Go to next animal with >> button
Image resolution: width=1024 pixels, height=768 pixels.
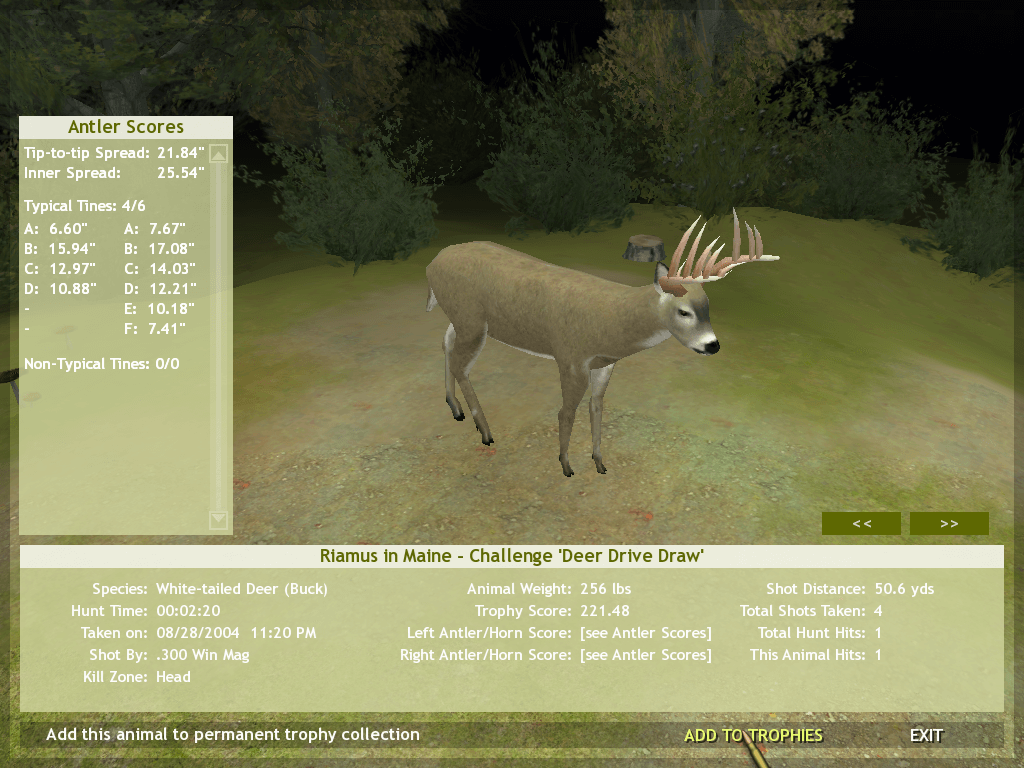[x=949, y=523]
